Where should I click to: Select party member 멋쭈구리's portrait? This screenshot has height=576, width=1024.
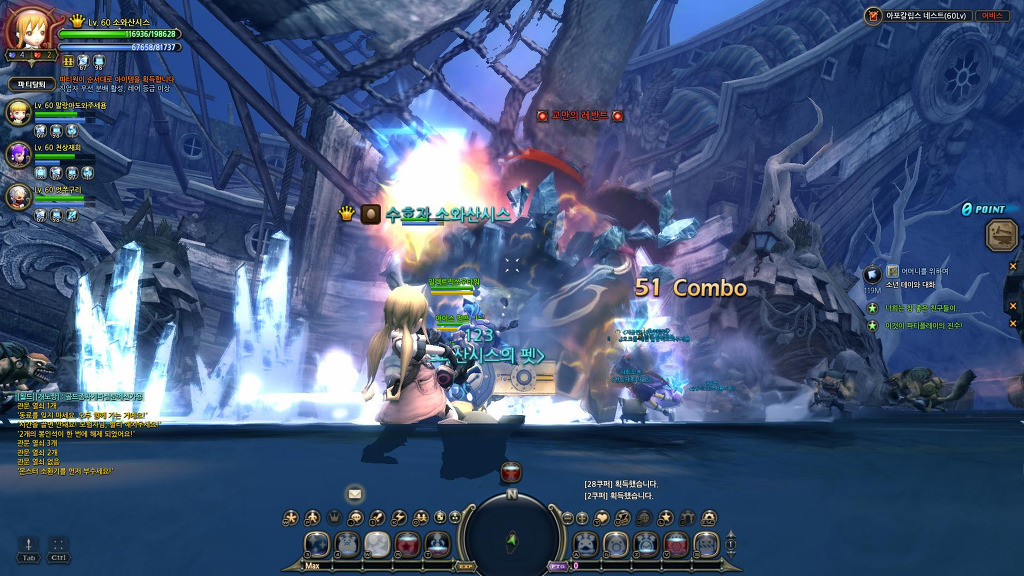pyautogui.click(x=19, y=197)
